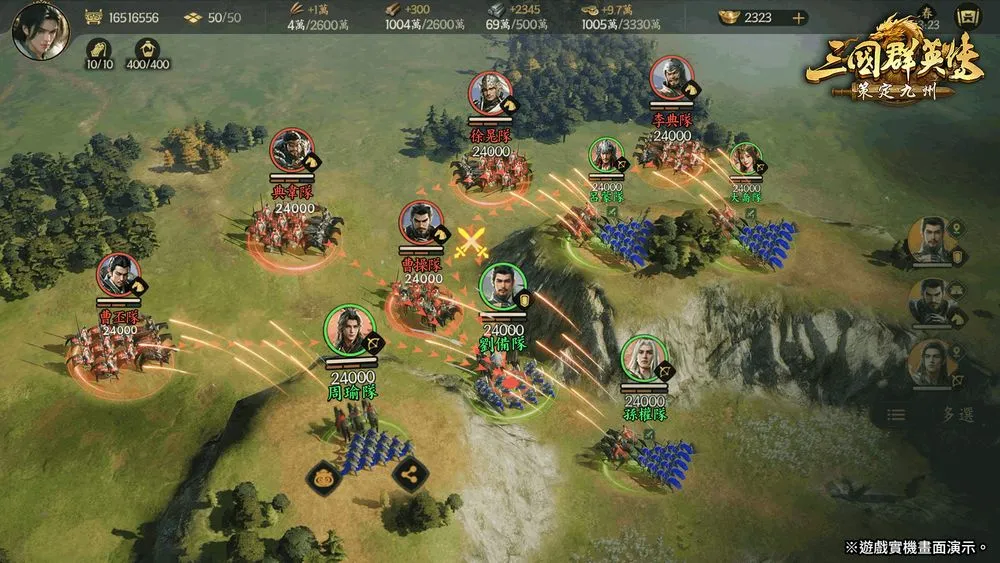Viewport: 1000px width, 563px height.
Task: Open the pouch icon showing 400/400
Action: 146,48
